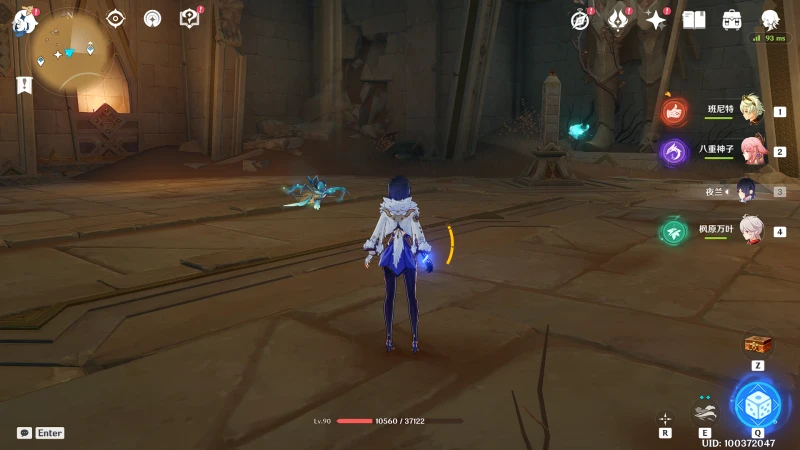The height and width of the screenshot is (450, 800).
Task: Open the Adventurer Handbook book icon
Action: coord(694,19)
